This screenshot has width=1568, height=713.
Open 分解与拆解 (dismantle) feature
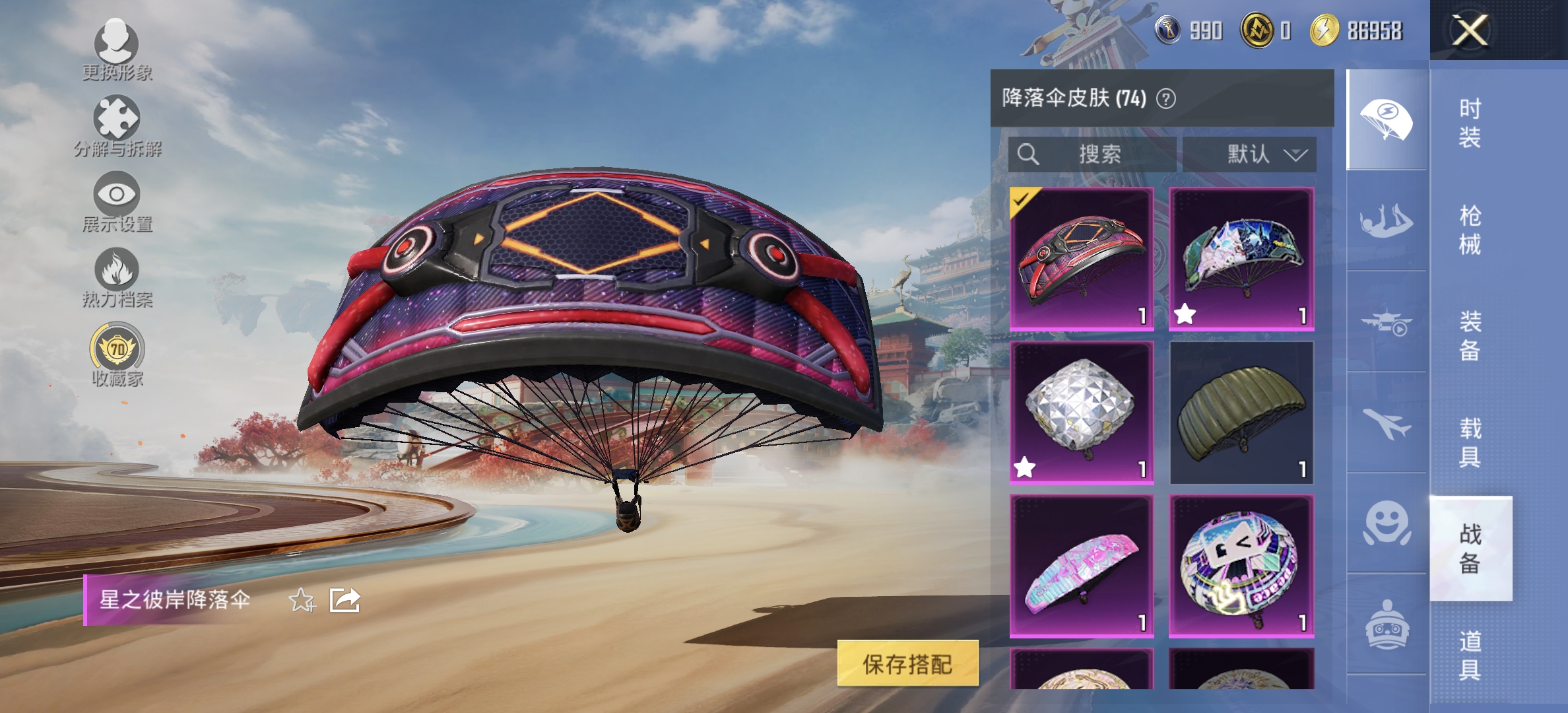(x=117, y=125)
